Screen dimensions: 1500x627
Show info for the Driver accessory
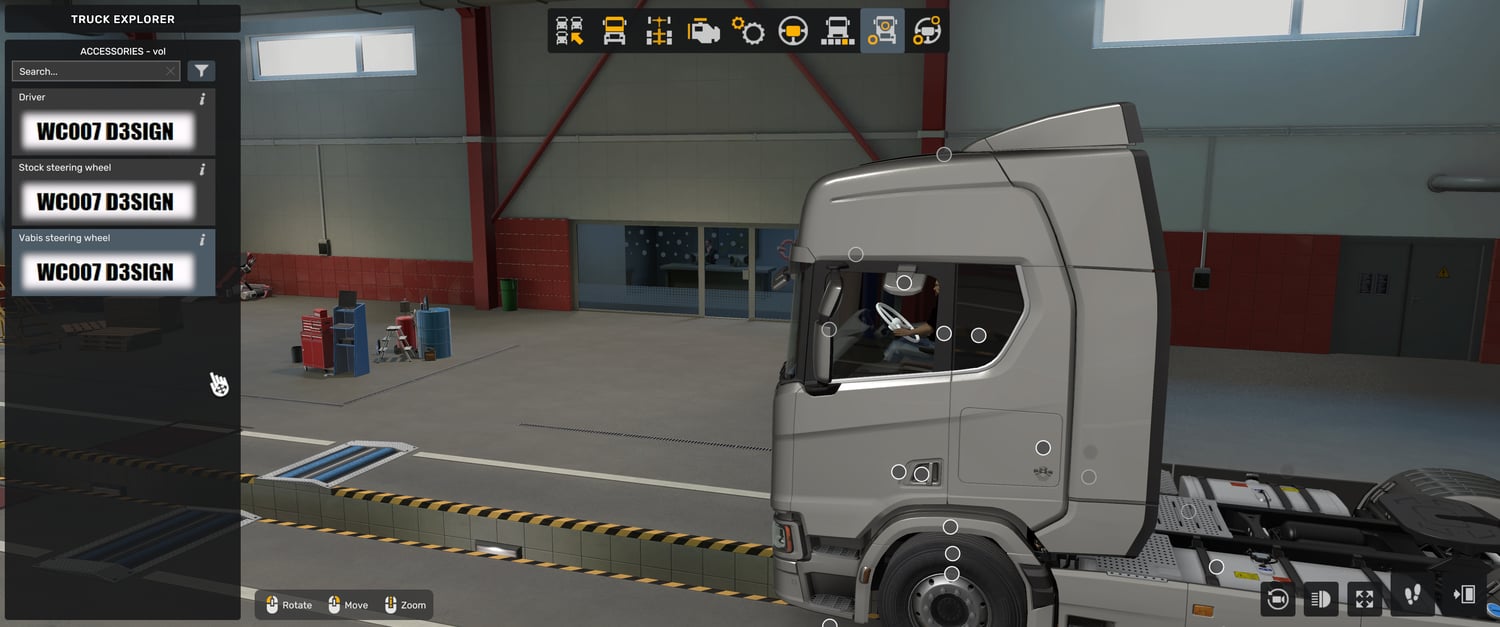click(202, 99)
